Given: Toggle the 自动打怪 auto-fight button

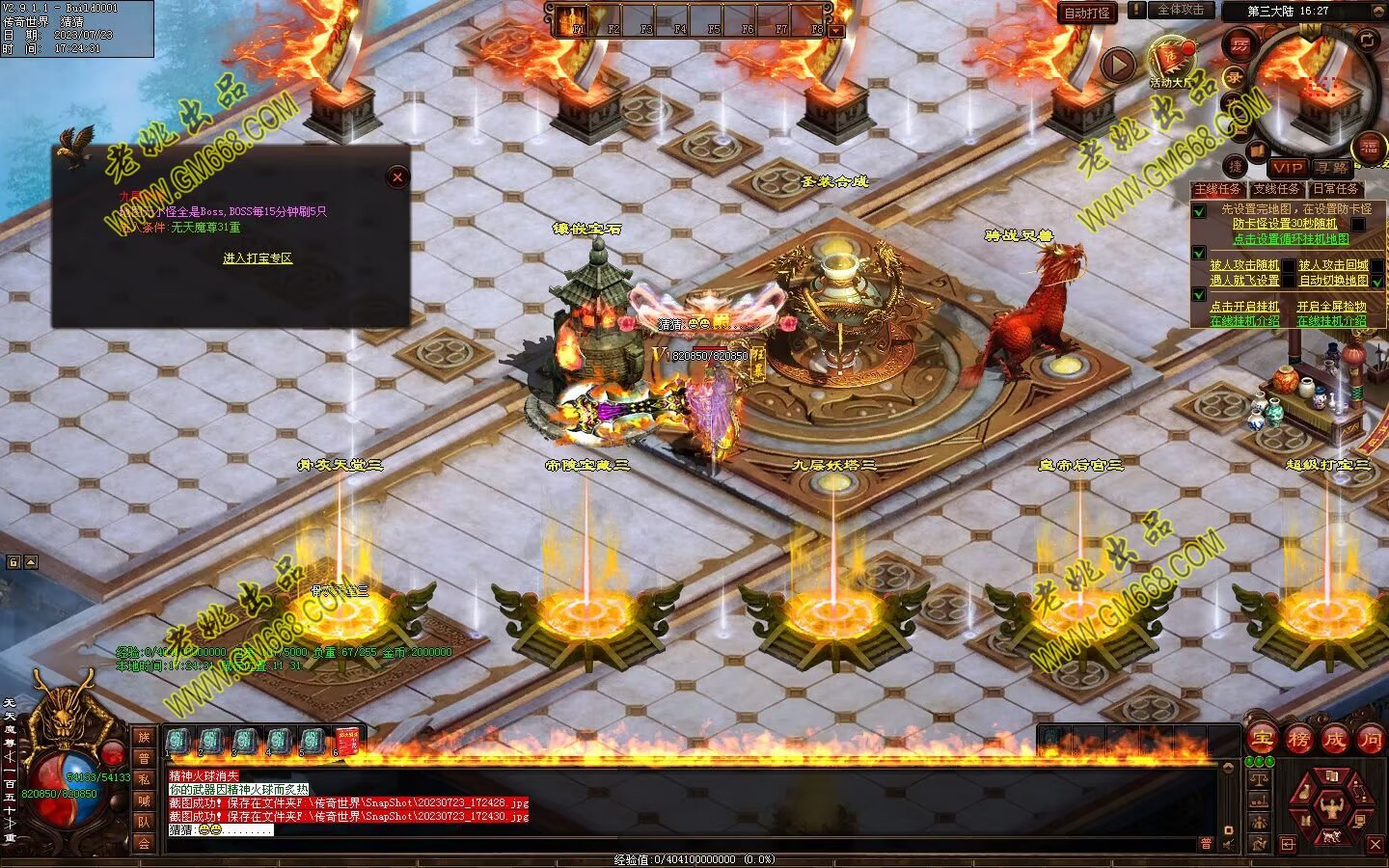Looking at the screenshot, I should pos(1087,13).
